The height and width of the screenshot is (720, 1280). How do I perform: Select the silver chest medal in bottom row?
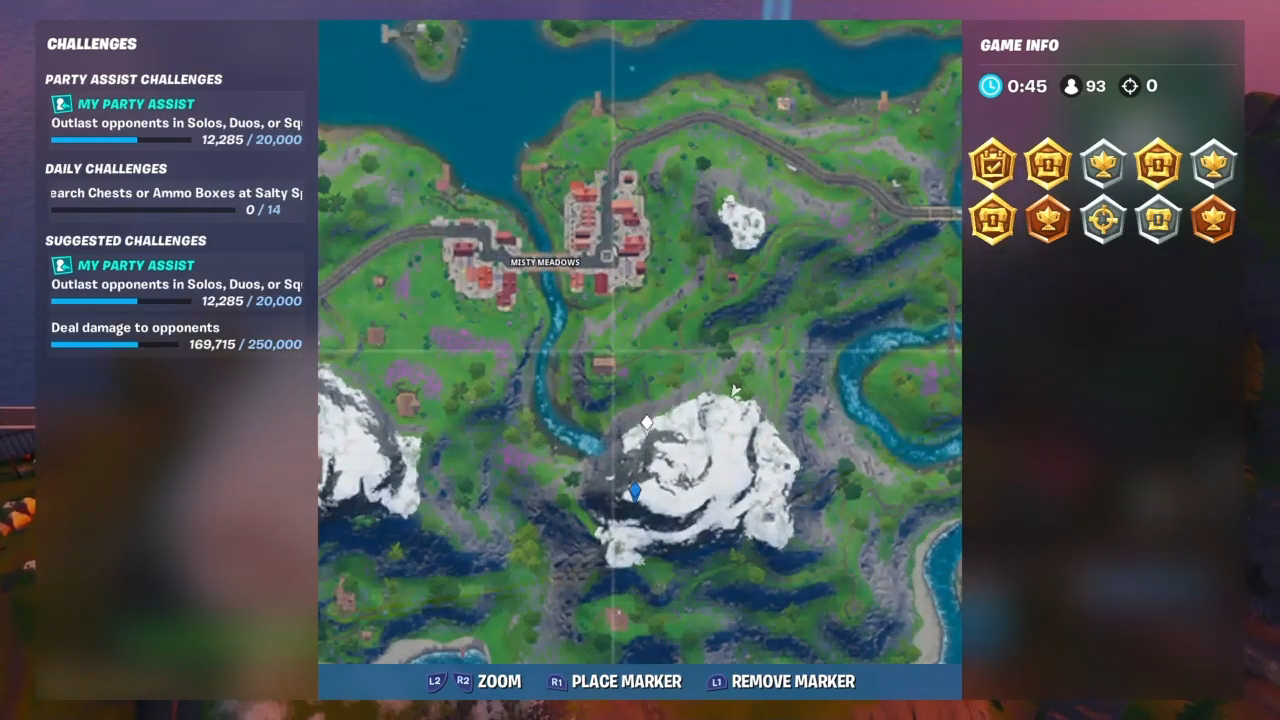pyautogui.click(x=1158, y=221)
